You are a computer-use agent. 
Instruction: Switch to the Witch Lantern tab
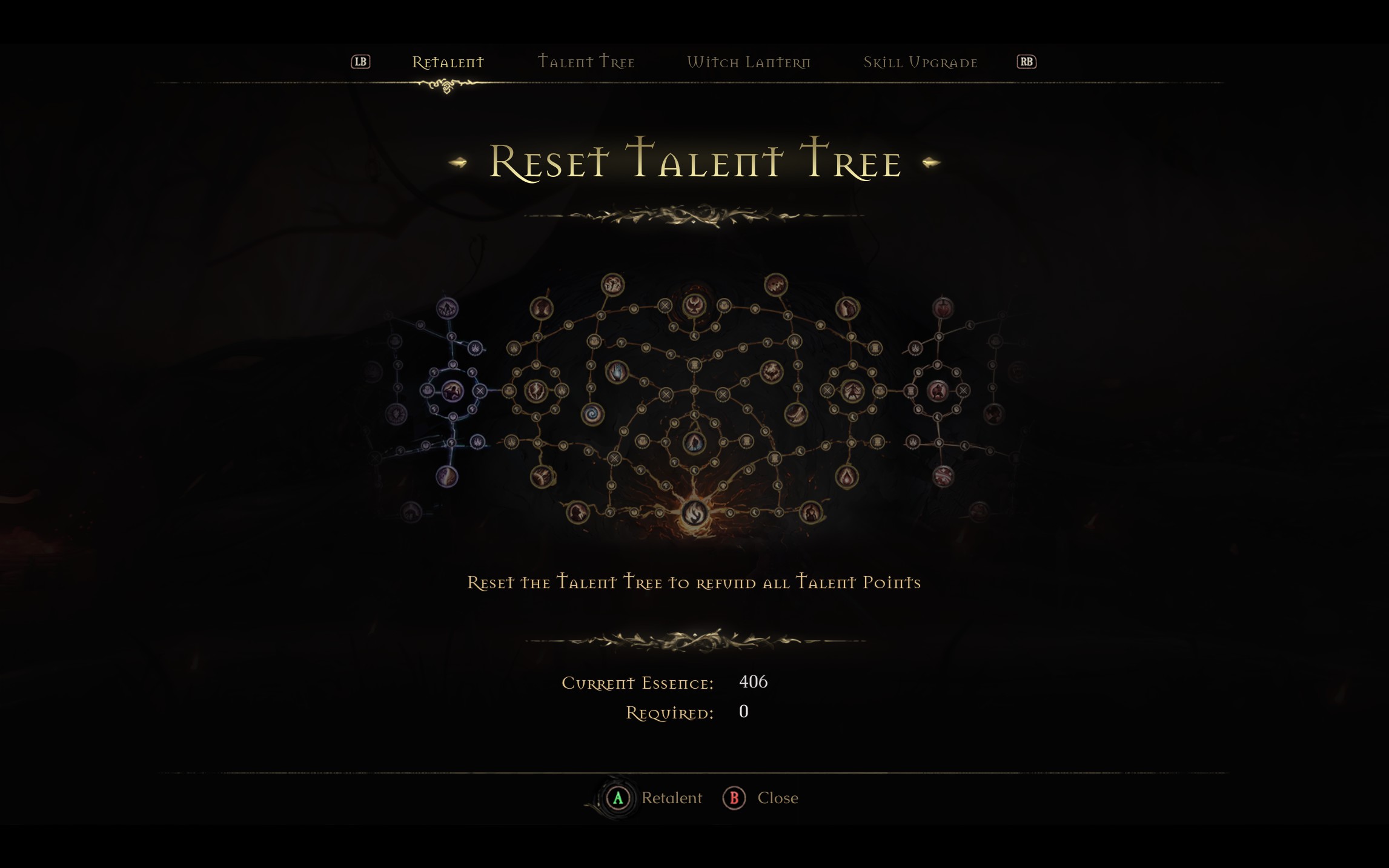[748, 62]
